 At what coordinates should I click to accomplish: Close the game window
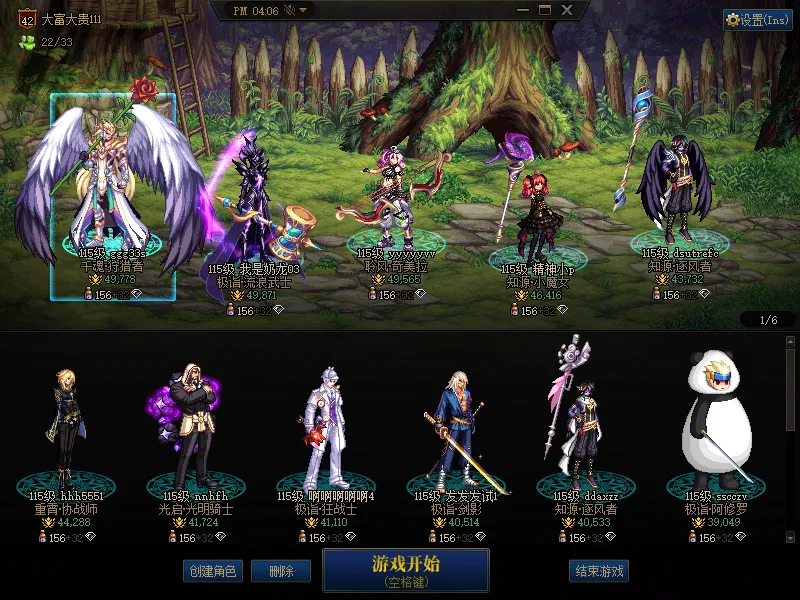[x=567, y=10]
